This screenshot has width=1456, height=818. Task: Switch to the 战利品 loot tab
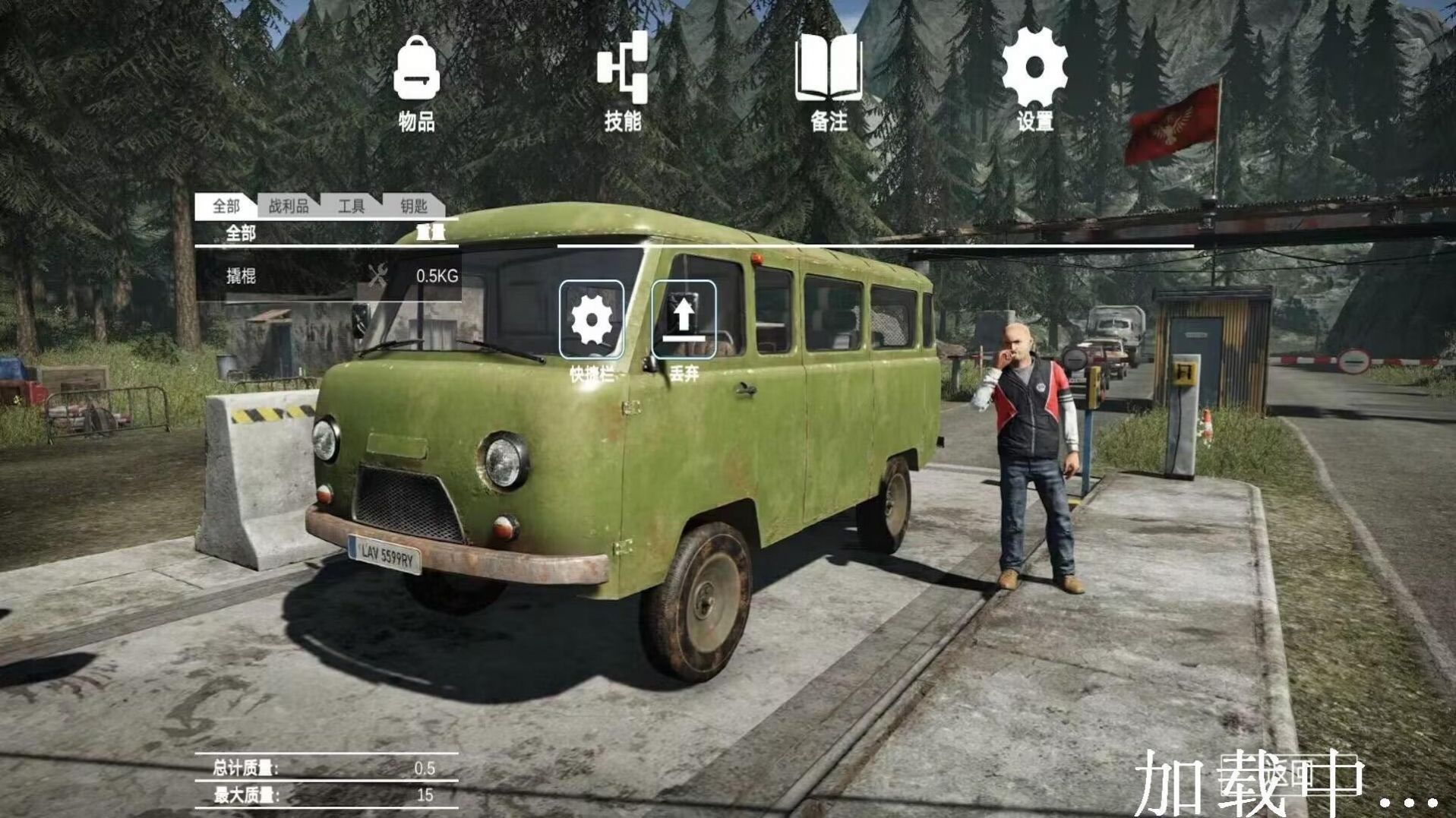tap(289, 206)
